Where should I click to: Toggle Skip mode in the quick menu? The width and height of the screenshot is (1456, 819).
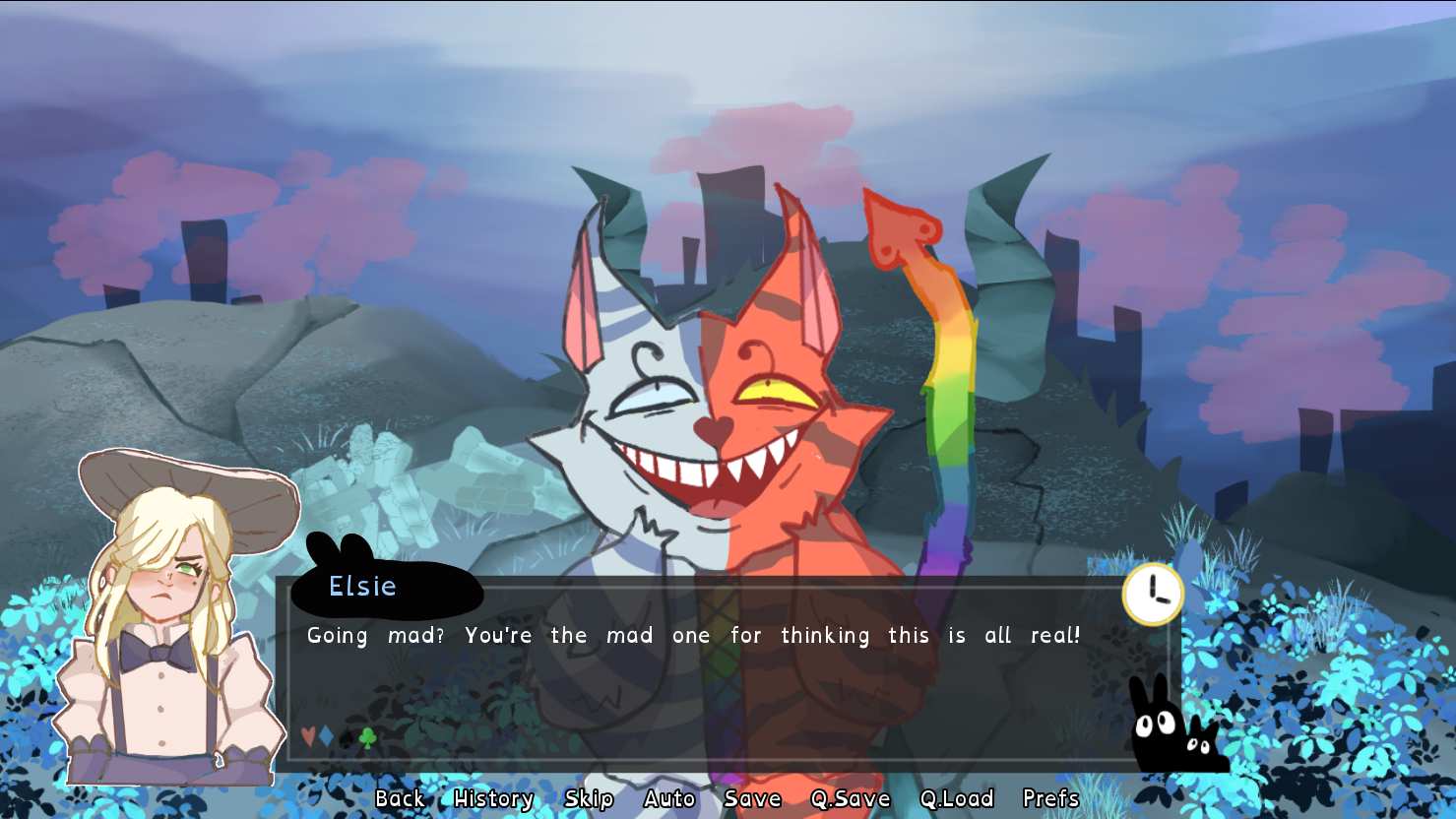coord(588,798)
